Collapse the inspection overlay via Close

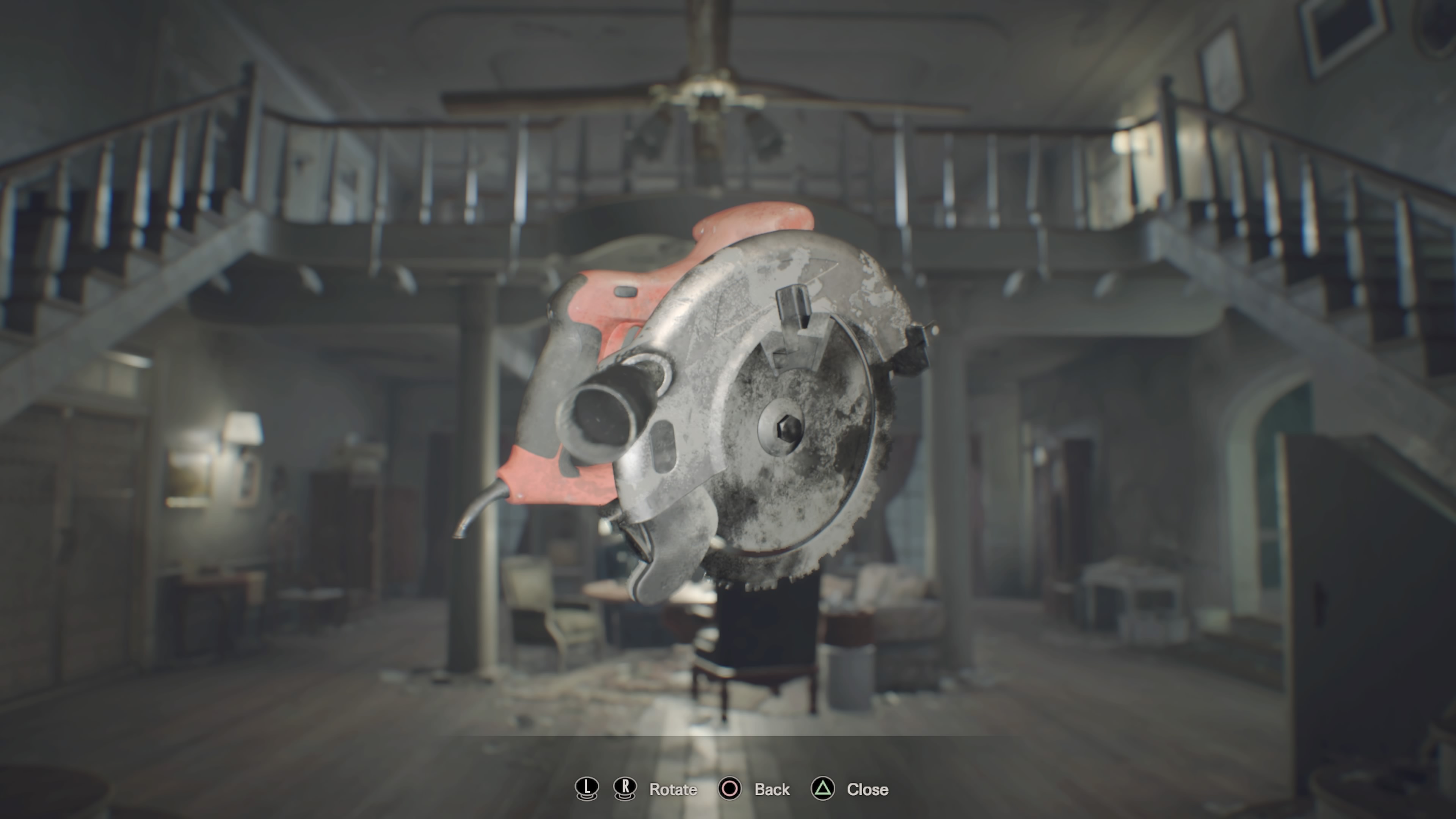866,789
